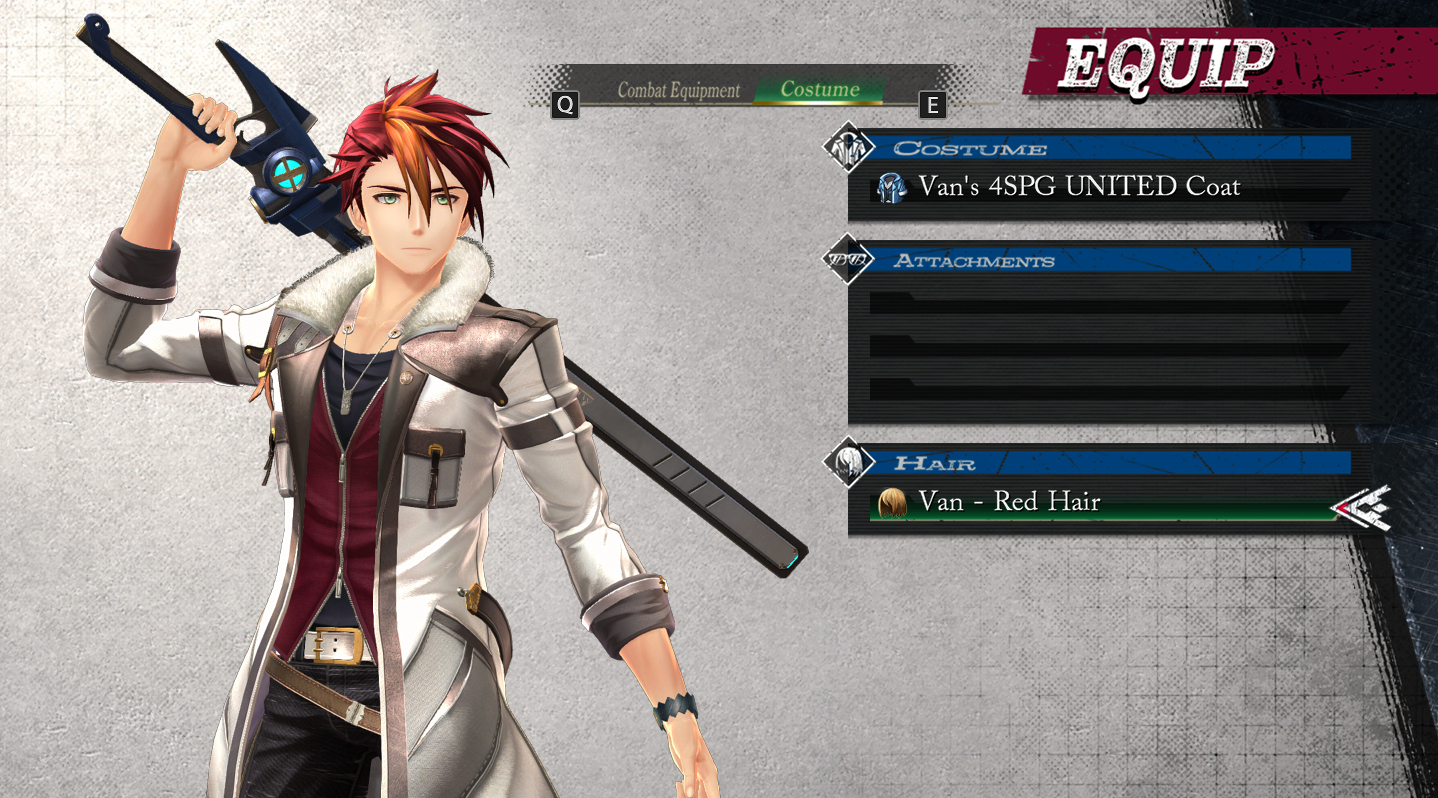
Task: Select the Costume tab
Action: [820, 90]
